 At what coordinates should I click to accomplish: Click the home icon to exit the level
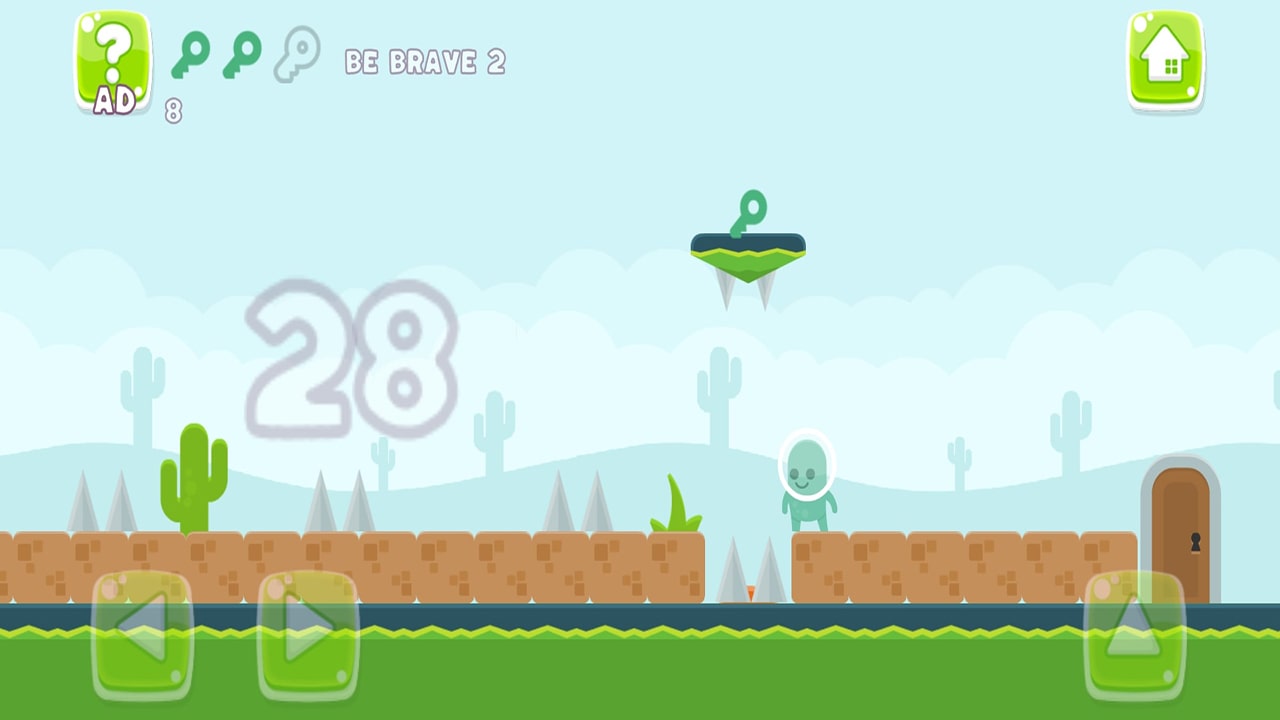click(1164, 60)
